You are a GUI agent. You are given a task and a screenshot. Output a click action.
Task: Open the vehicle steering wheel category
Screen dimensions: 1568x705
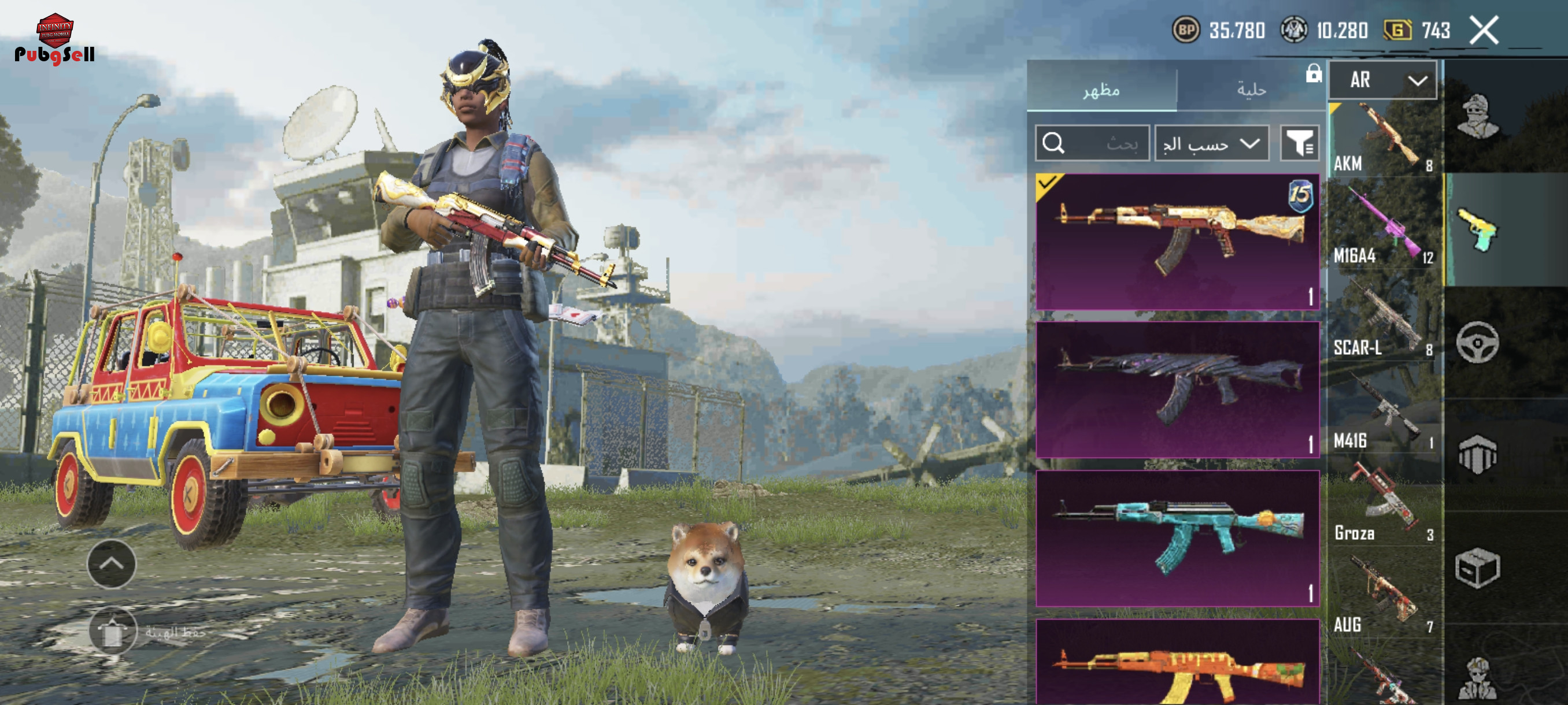[1477, 343]
